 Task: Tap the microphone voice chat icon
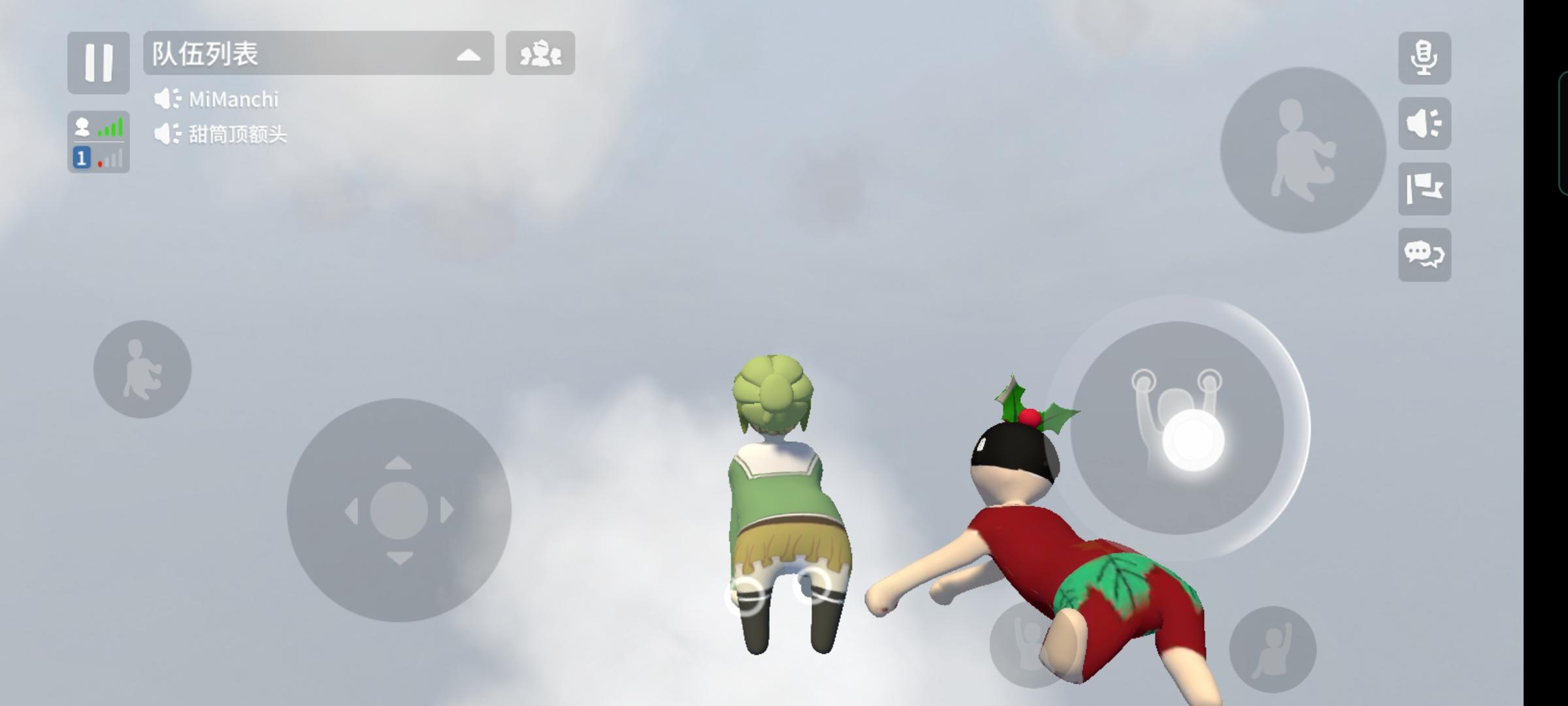tap(1426, 58)
